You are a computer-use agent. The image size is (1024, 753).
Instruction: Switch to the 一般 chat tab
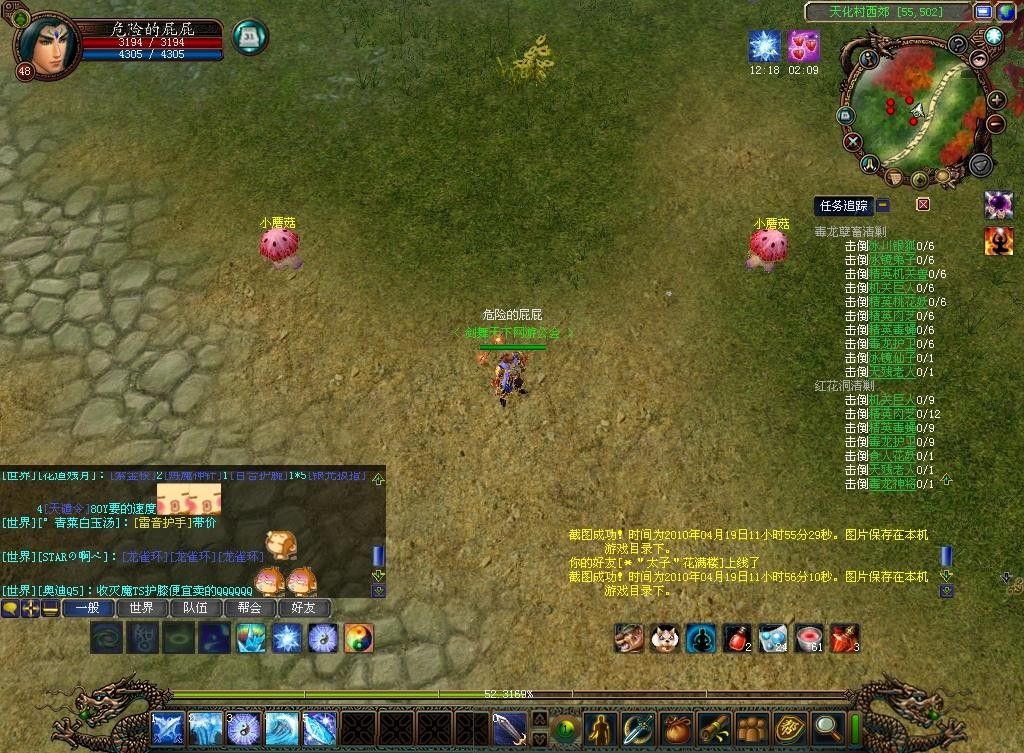(88, 607)
